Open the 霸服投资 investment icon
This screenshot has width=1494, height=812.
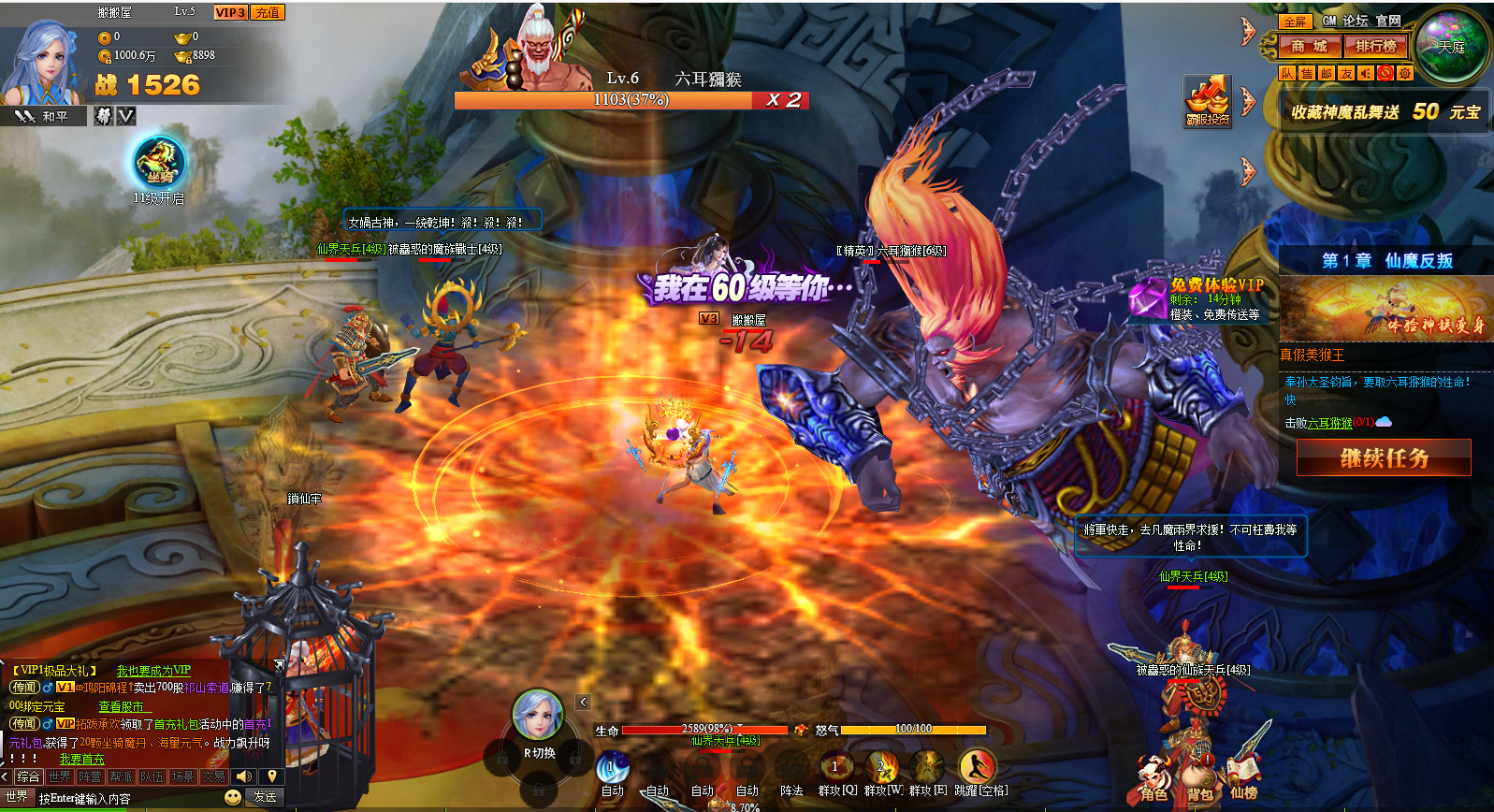coord(1208,101)
